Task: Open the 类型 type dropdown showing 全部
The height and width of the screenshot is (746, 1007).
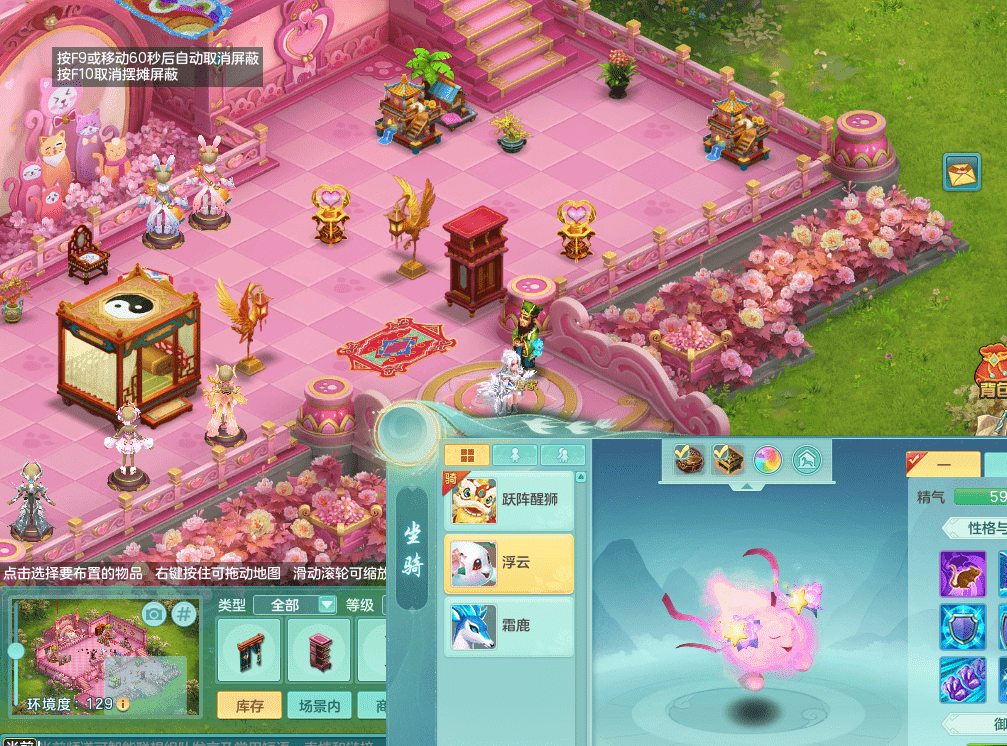Action: (296, 605)
